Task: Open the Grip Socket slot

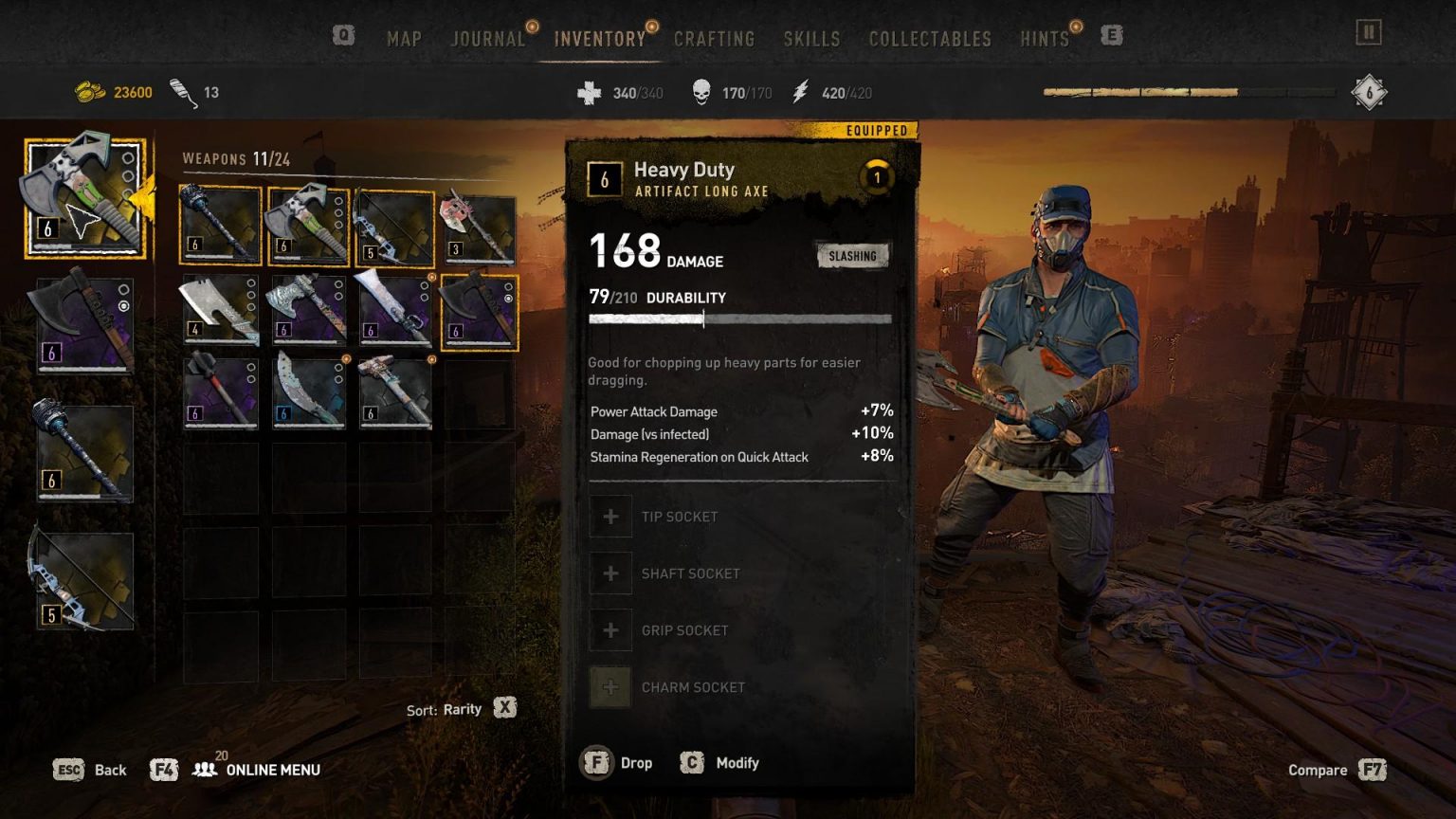Action: [611, 629]
